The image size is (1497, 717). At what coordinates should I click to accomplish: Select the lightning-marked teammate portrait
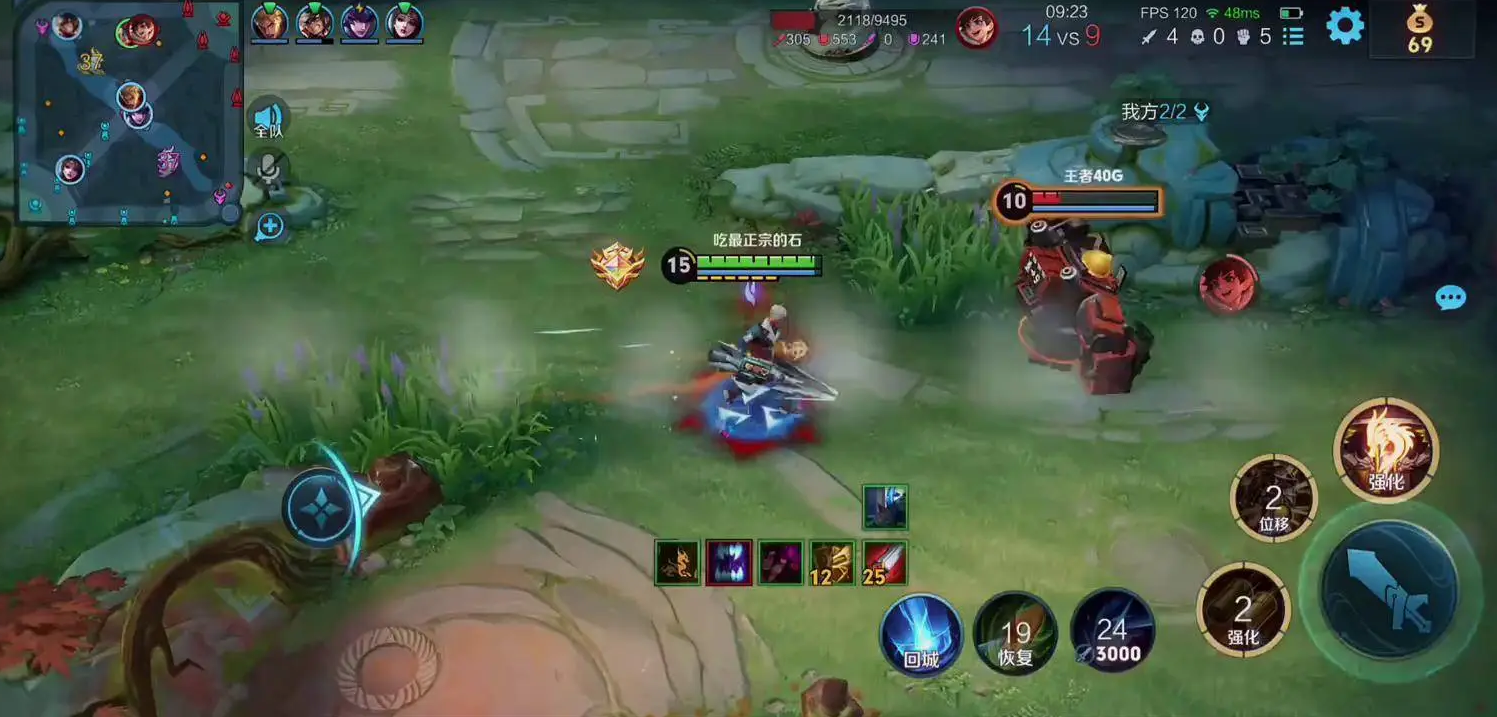click(359, 22)
